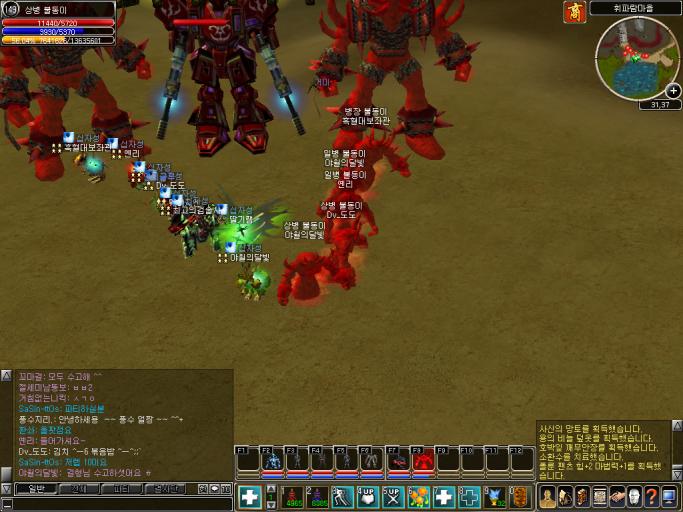683x512 pixels.
Task: Use the red potion in quickslot 1
Action: point(293,497)
